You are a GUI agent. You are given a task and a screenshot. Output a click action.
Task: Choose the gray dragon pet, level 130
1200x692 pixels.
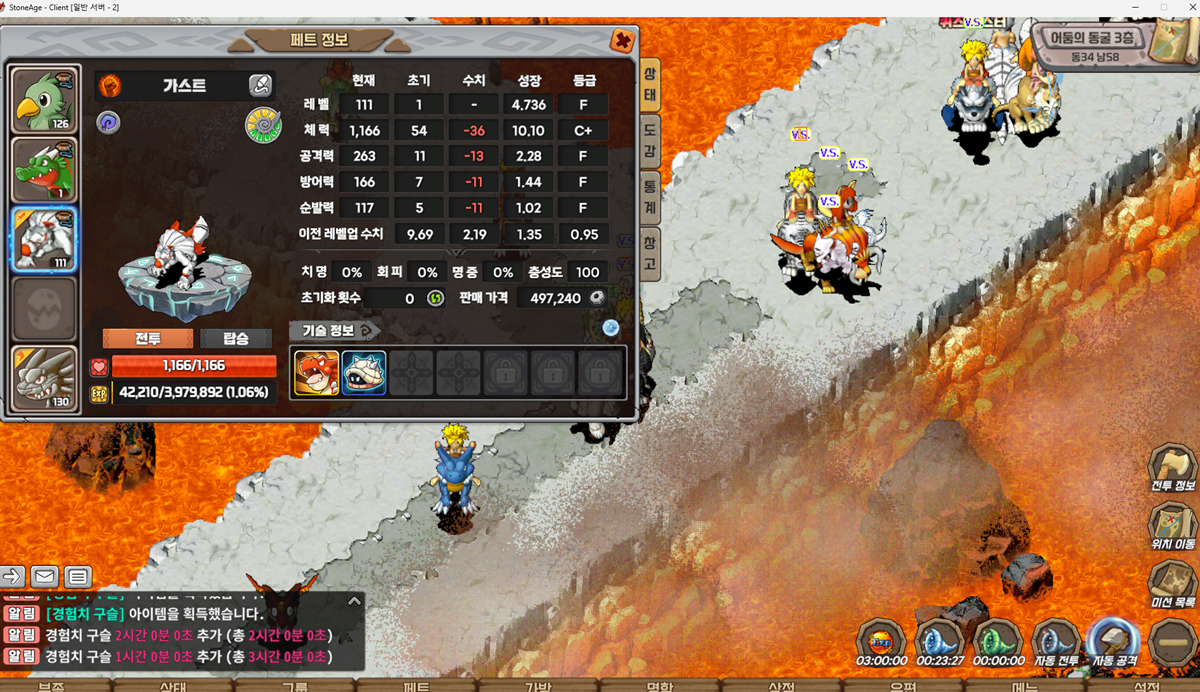click(x=44, y=378)
